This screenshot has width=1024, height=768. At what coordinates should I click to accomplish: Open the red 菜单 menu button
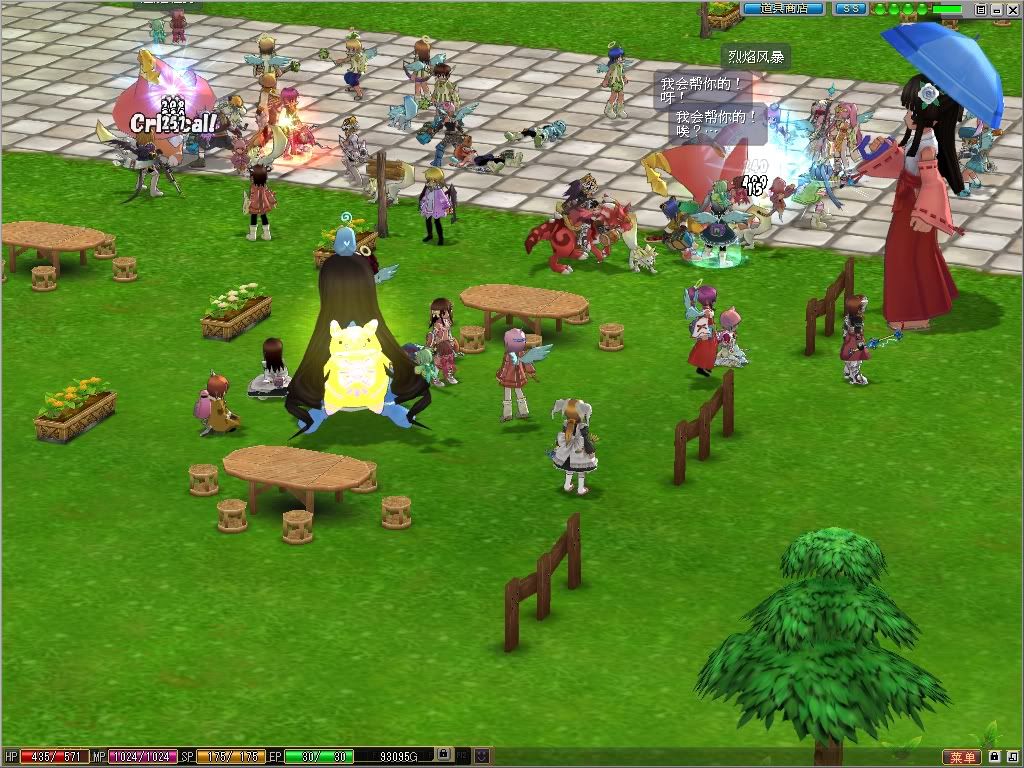(961, 757)
